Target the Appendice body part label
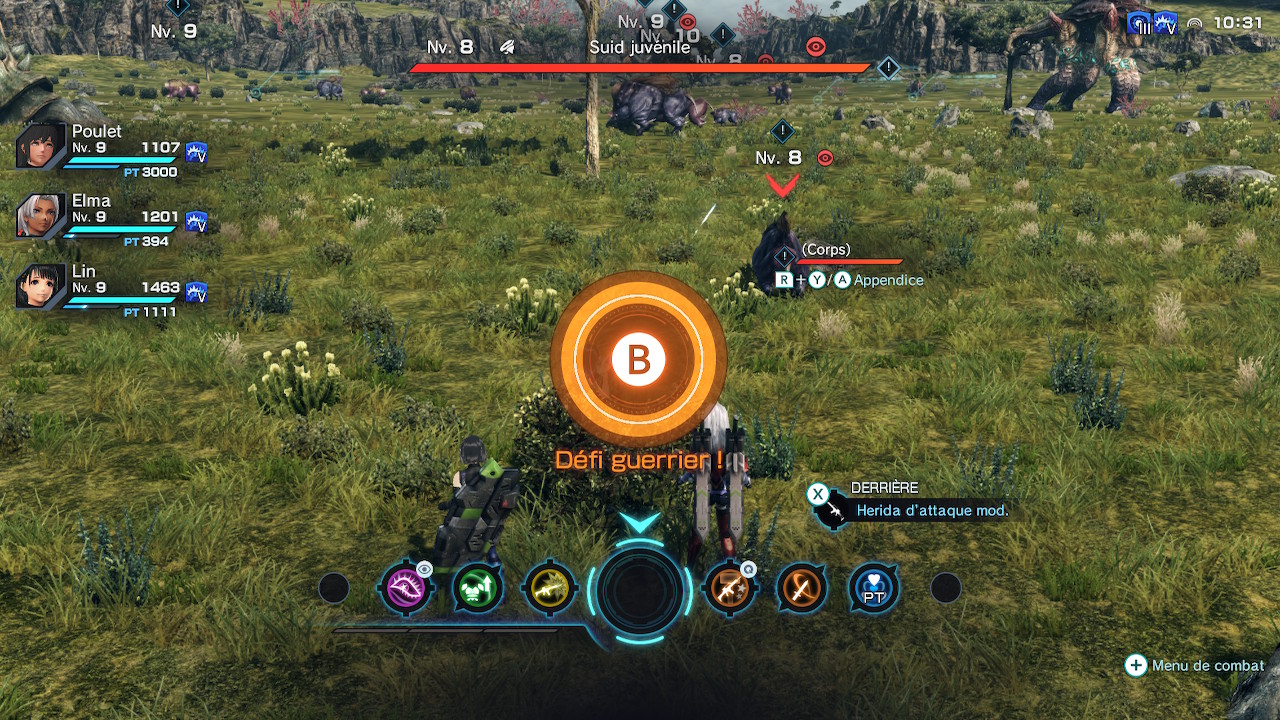Viewport: 1280px width, 720px height. [x=888, y=280]
